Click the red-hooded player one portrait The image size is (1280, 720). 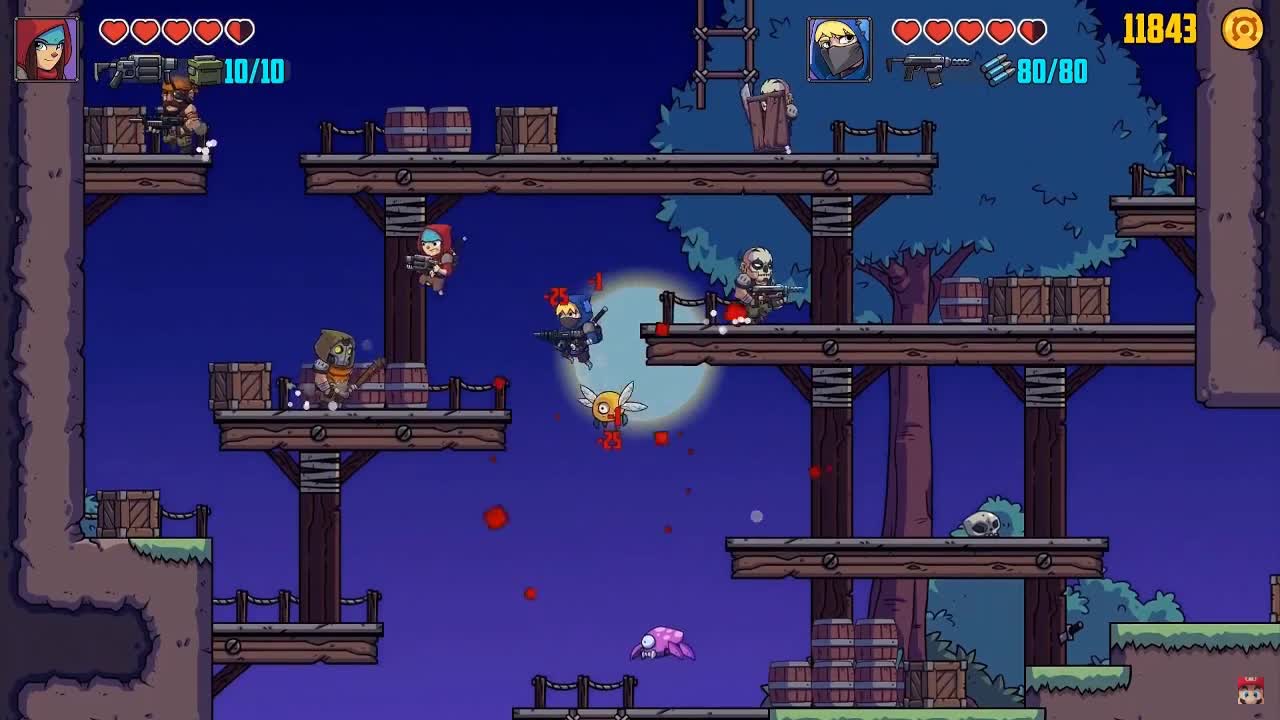tap(47, 49)
